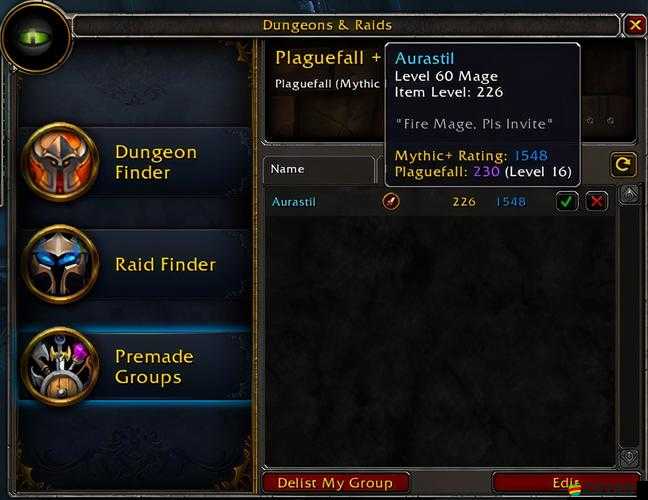This screenshot has height=500, width=648.
Task: Click the scroll-up arrow of applicant list
Action: click(x=629, y=194)
